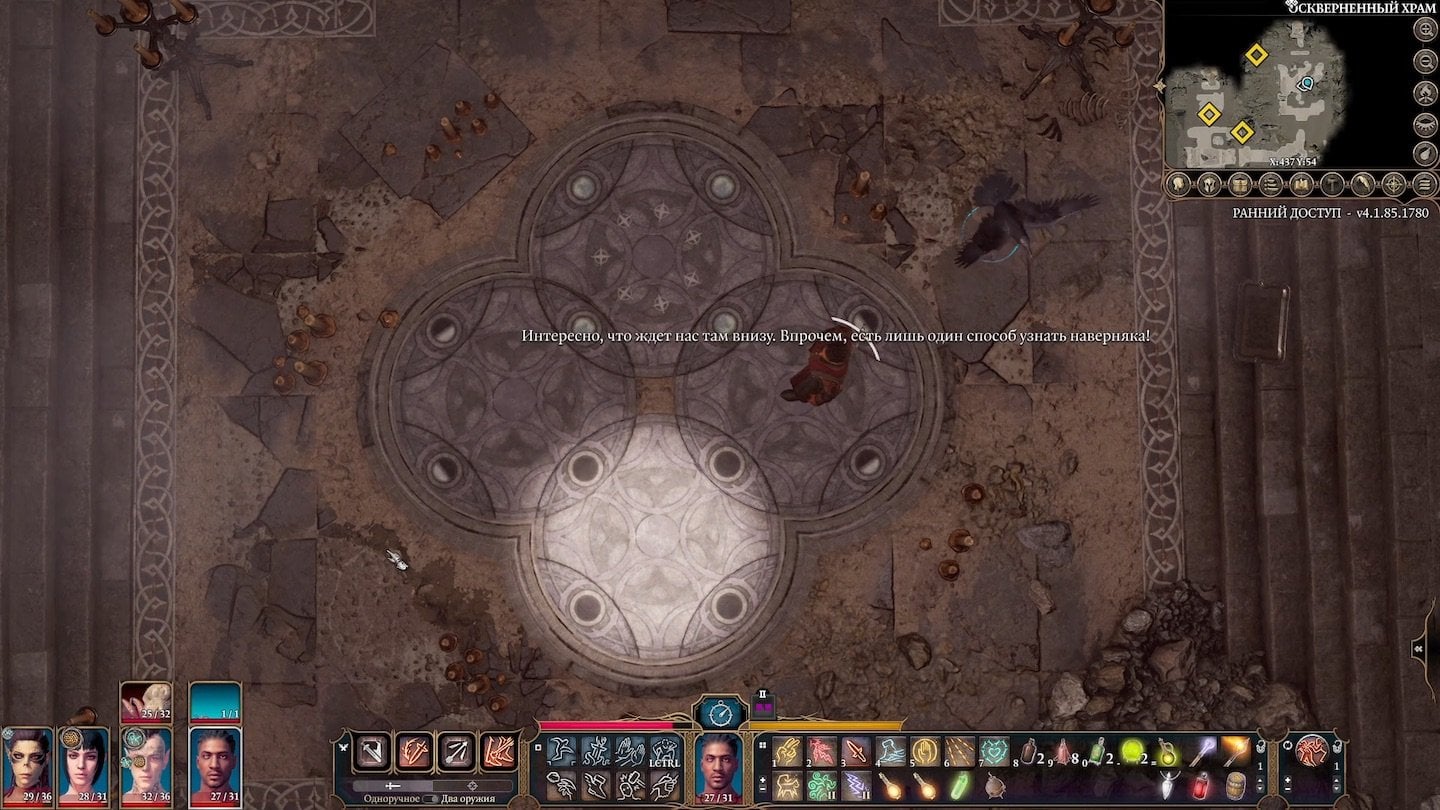
Task: Use the torch item in the hotbar
Action: click(1235, 752)
